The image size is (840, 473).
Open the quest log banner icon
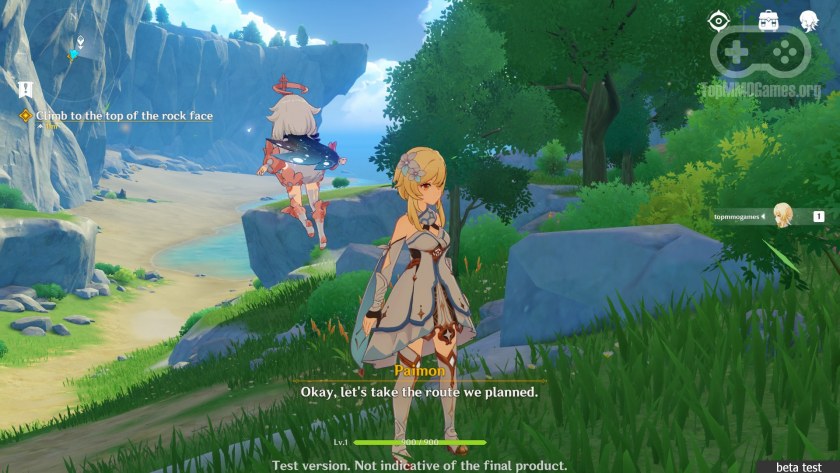click(x=25, y=89)
